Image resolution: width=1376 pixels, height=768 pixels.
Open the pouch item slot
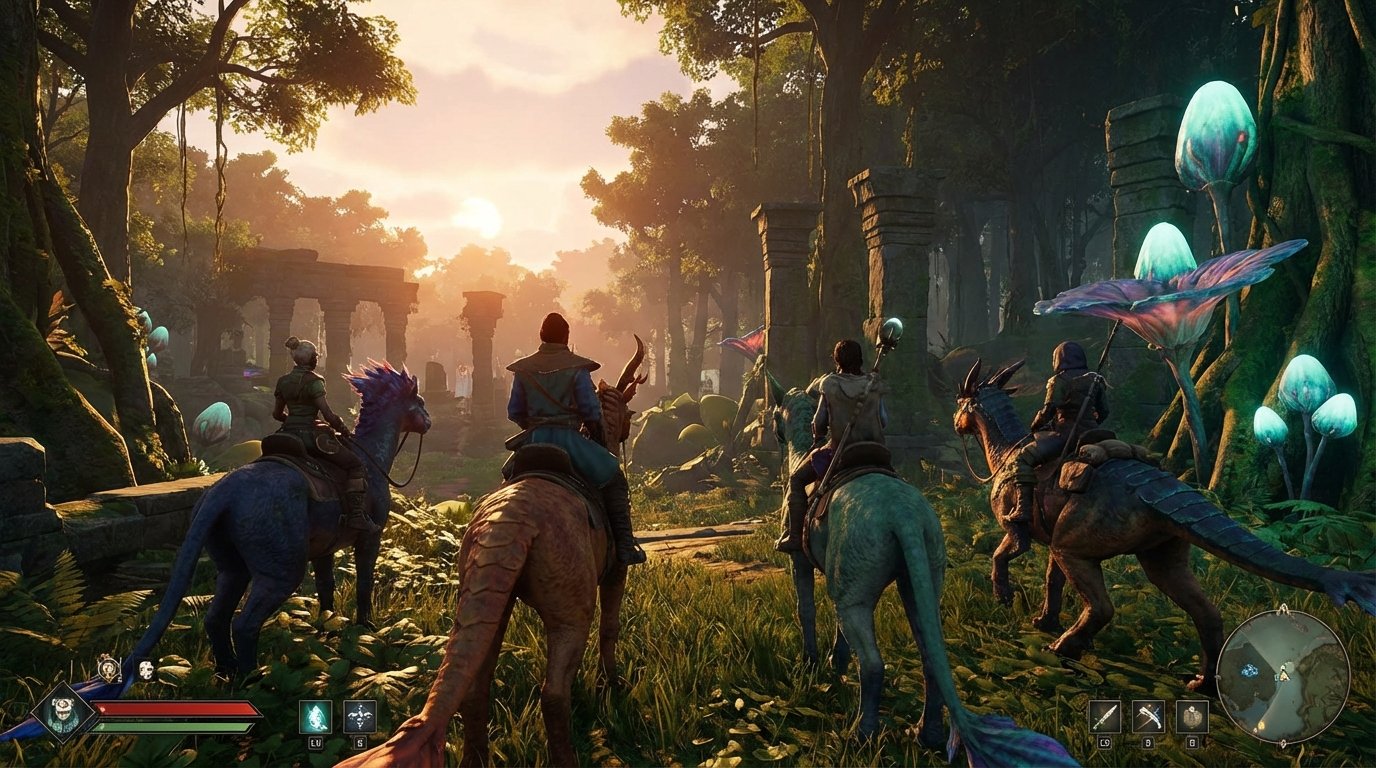(1192, 717)
